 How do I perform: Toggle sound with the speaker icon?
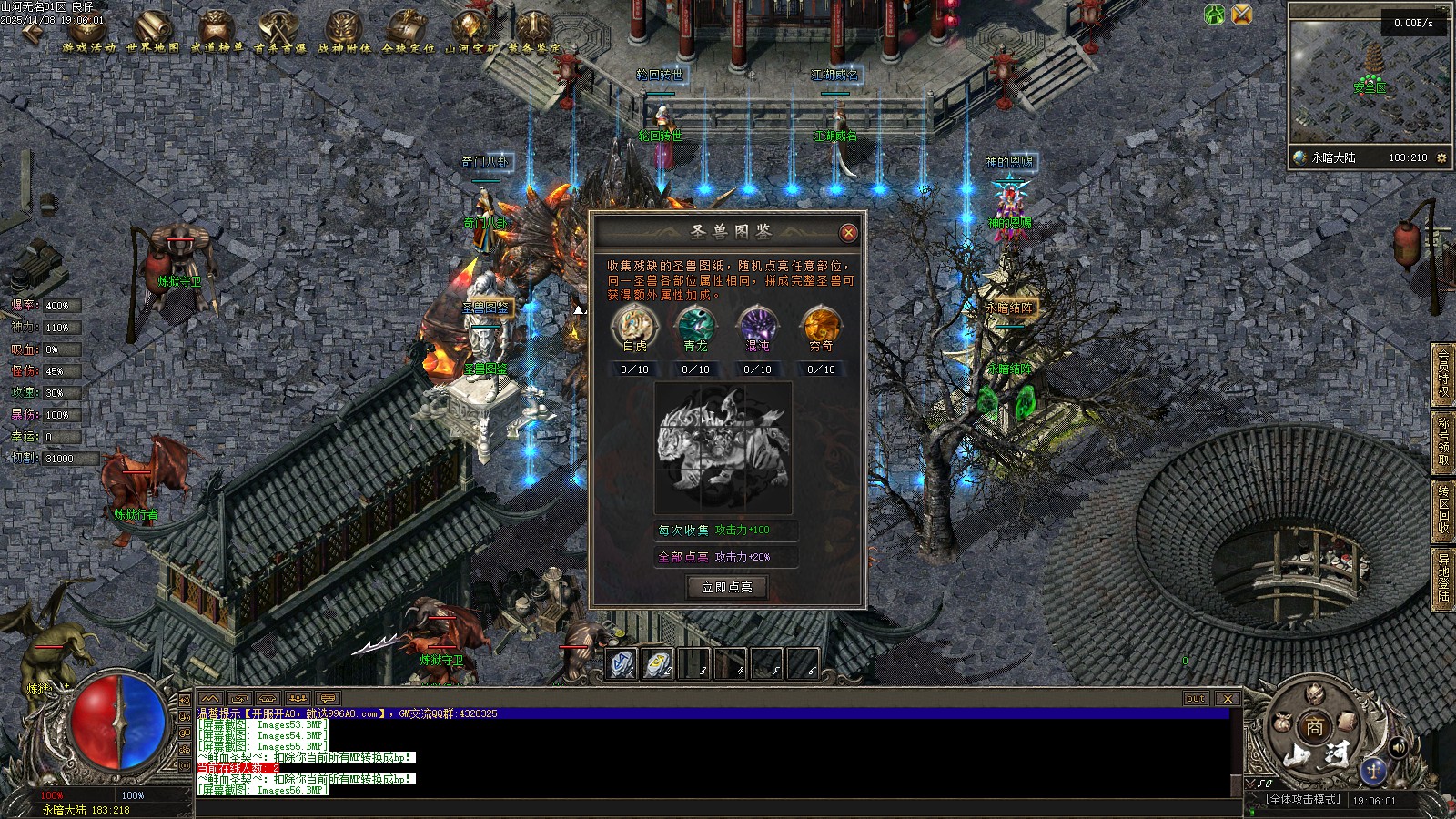[1399, 747]
